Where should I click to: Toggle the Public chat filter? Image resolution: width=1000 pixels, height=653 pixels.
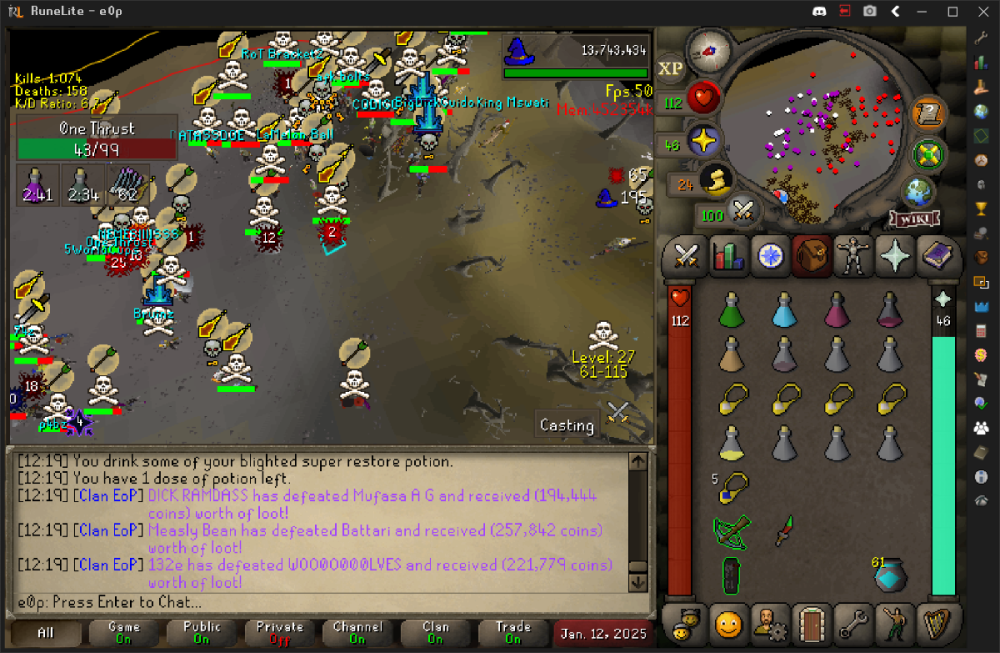[202, 633]
